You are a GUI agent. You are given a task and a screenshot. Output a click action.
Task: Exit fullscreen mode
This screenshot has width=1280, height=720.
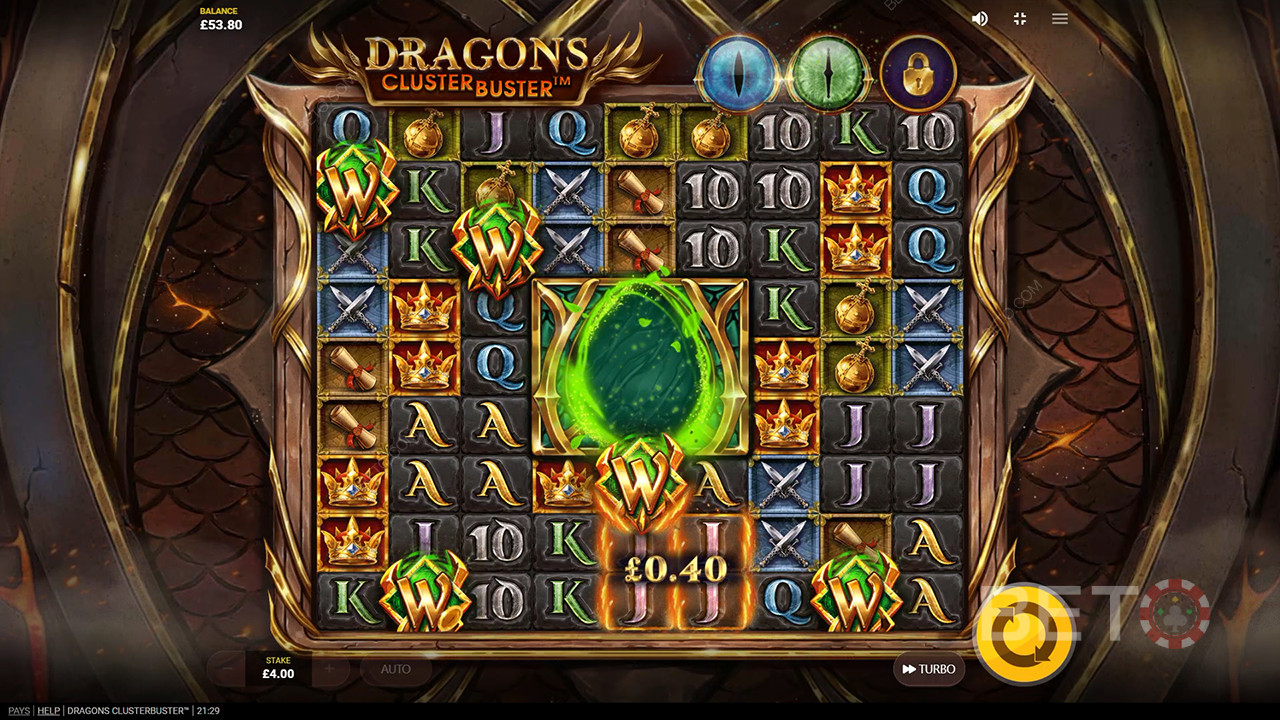1020,19
